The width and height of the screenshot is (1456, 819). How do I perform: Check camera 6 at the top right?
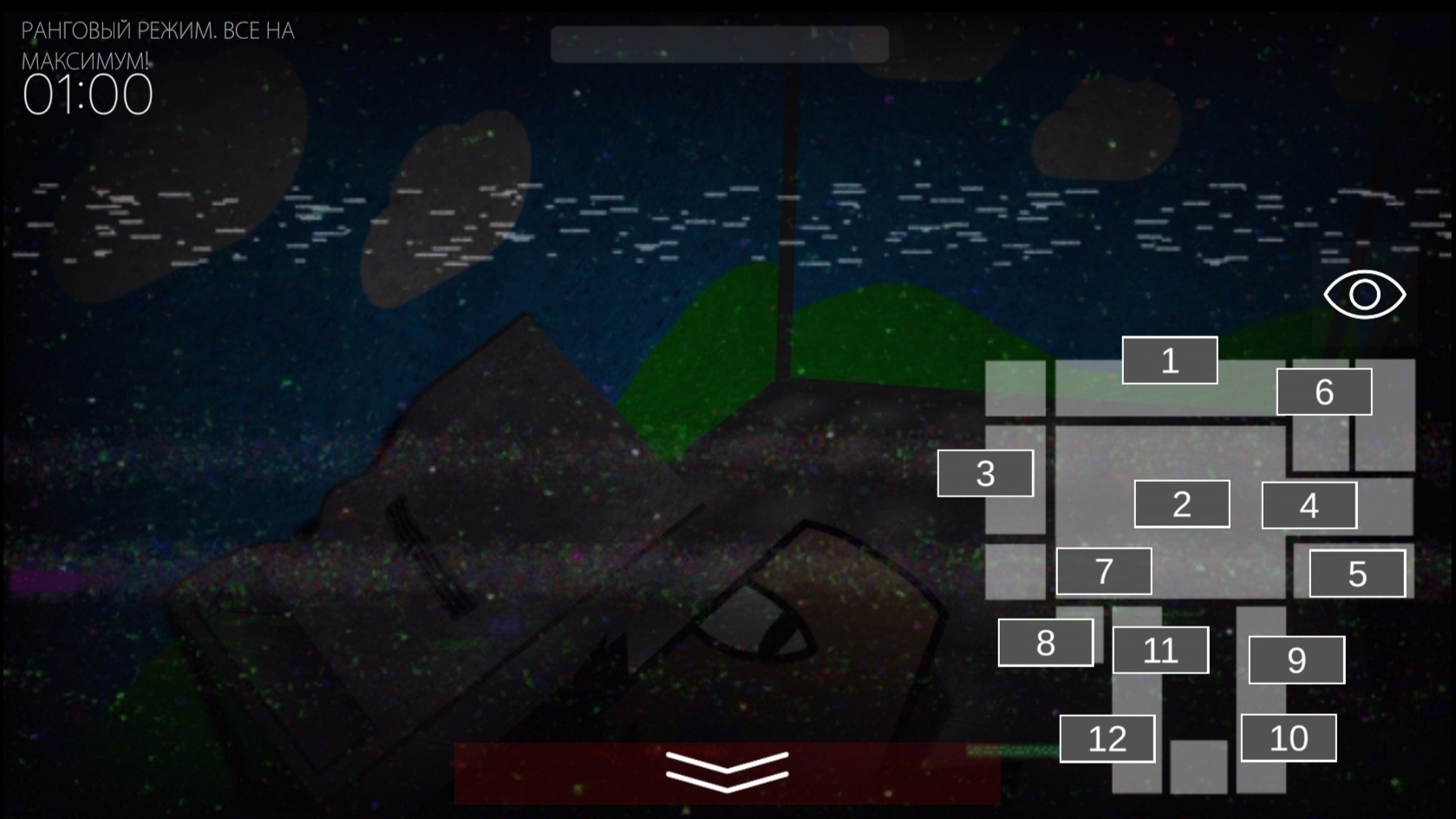click(1324, 393)
